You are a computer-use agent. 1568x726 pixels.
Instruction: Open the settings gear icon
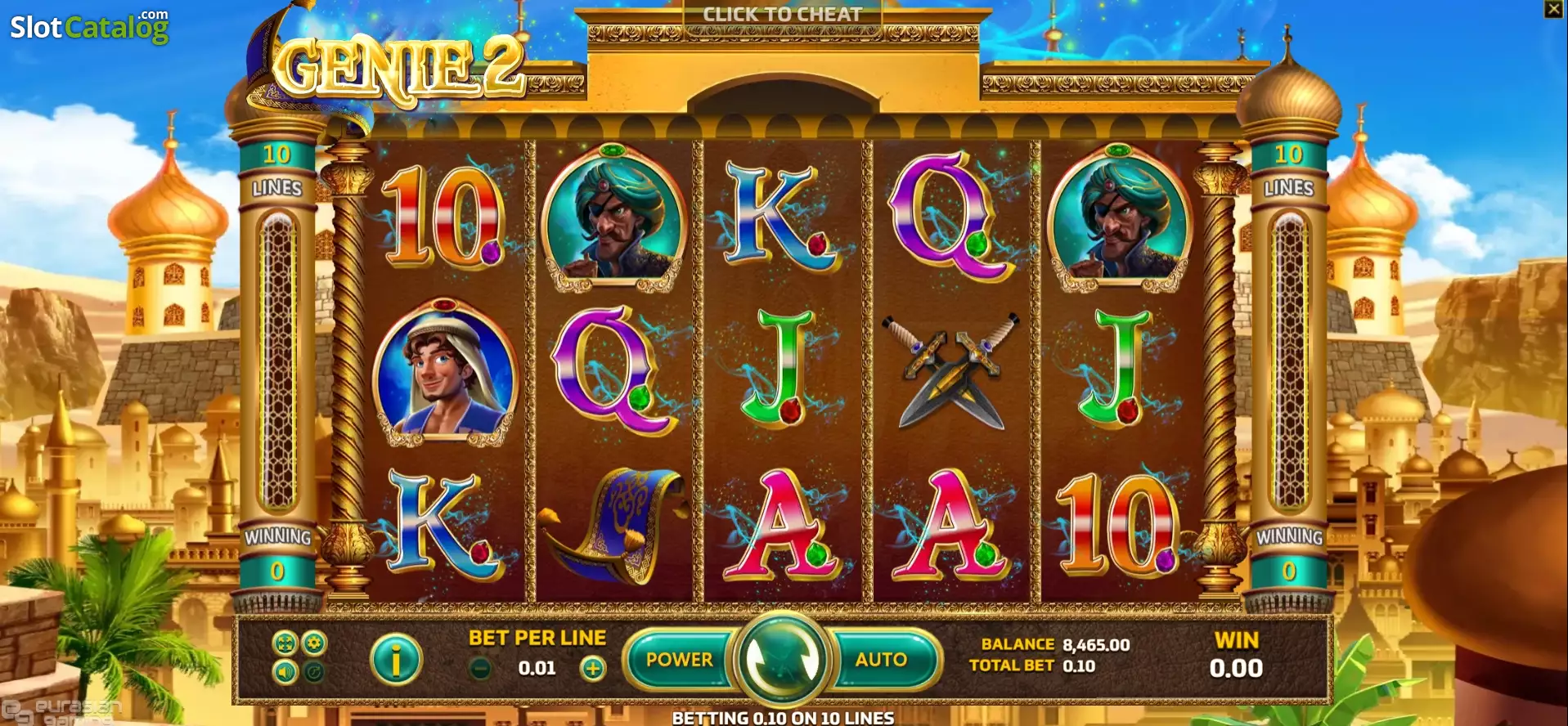point(313,643)
